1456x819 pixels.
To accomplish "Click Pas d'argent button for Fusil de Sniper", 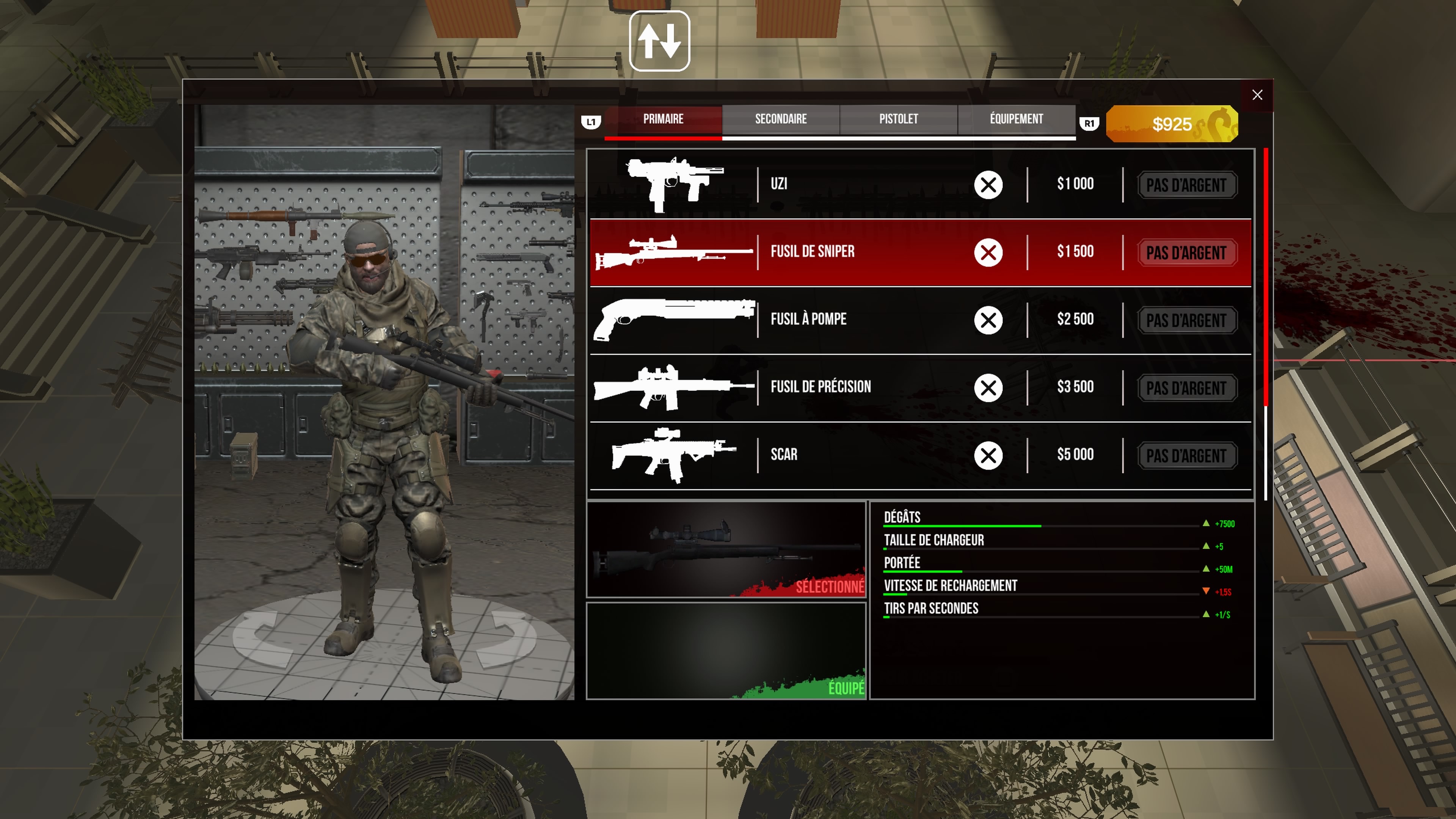I will pyautogui.click(x=1186, y=253).
